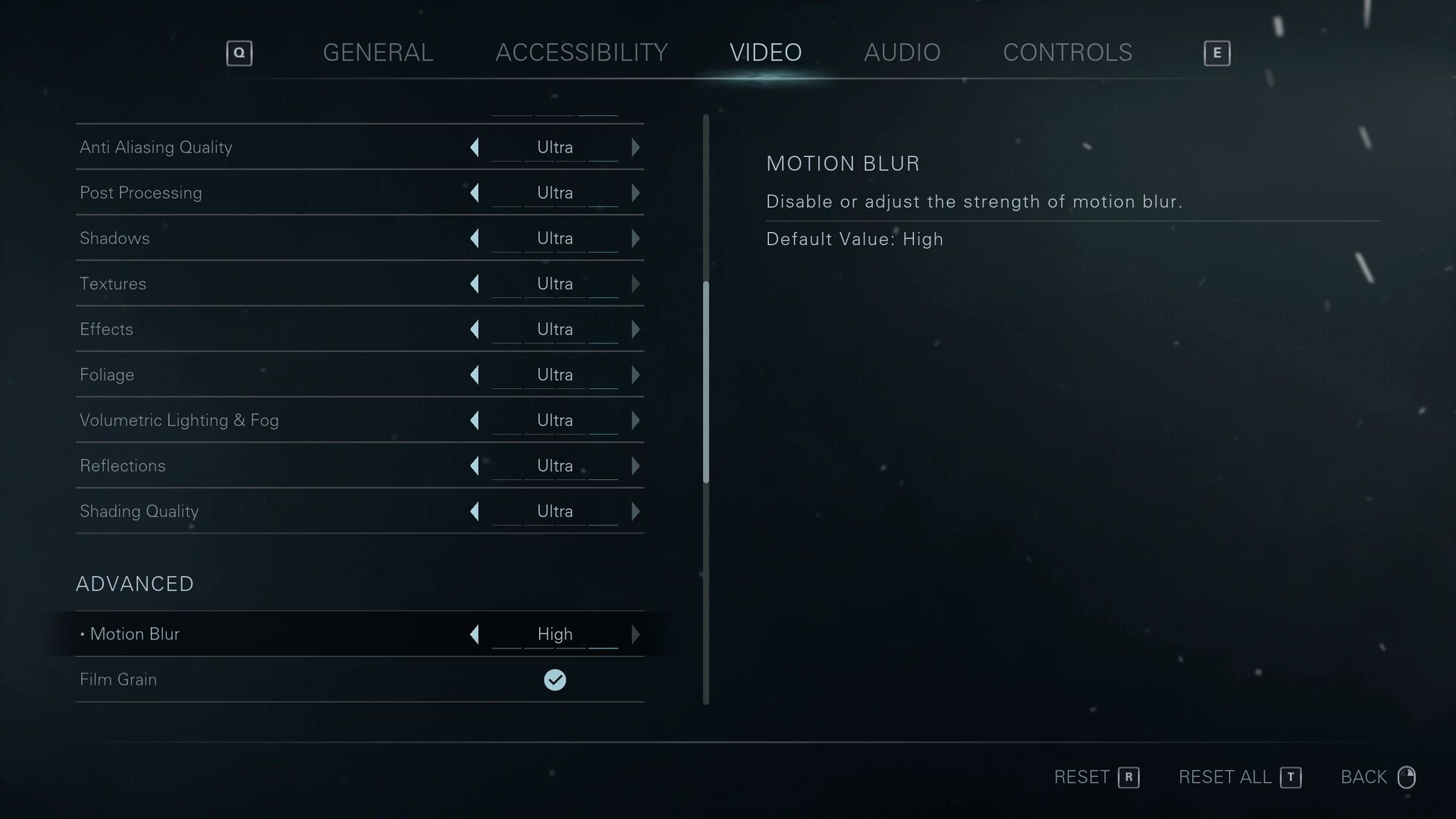The width and height of the screenshot is (1456, 819).
Task: Reduce Foliage quality with left arrow
Action: [x=475, y=375]
